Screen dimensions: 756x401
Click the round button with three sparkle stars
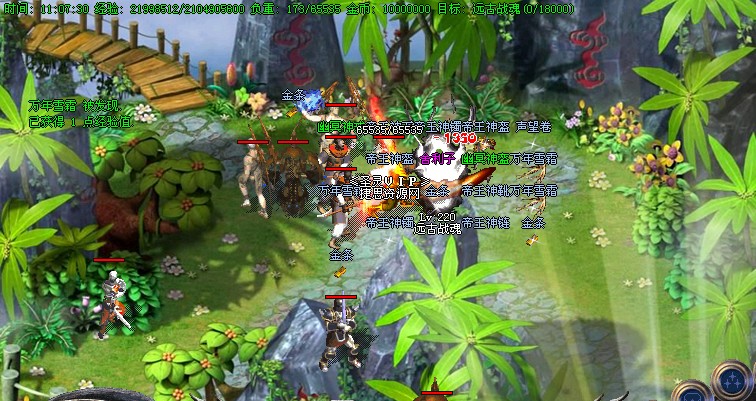(x=732, y=380)
